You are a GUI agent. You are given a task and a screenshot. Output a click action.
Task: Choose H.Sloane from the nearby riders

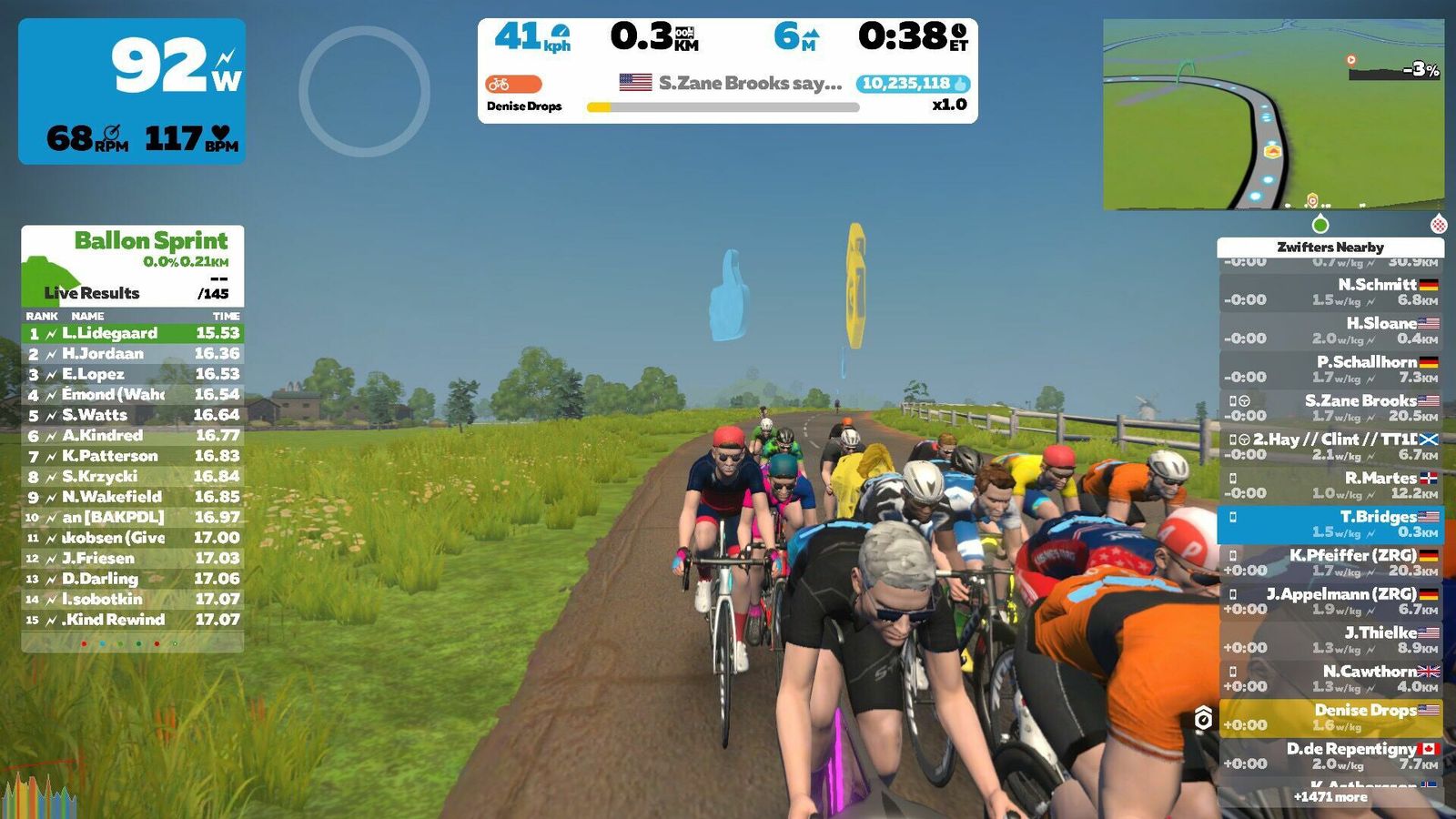tap(1330, 330)
